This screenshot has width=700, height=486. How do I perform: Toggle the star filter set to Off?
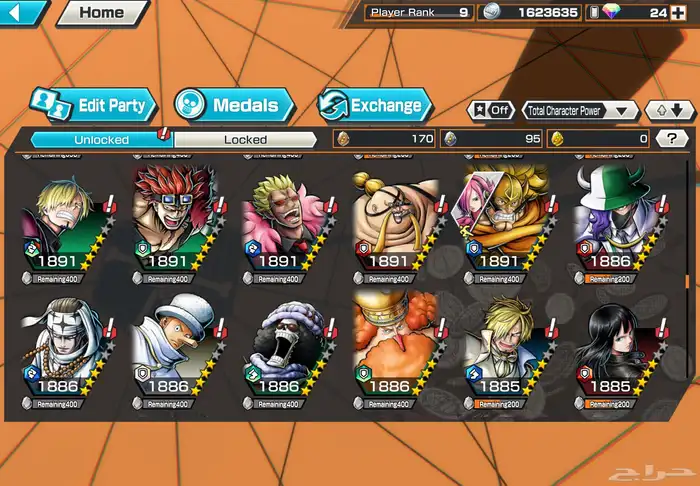(490, 111)
